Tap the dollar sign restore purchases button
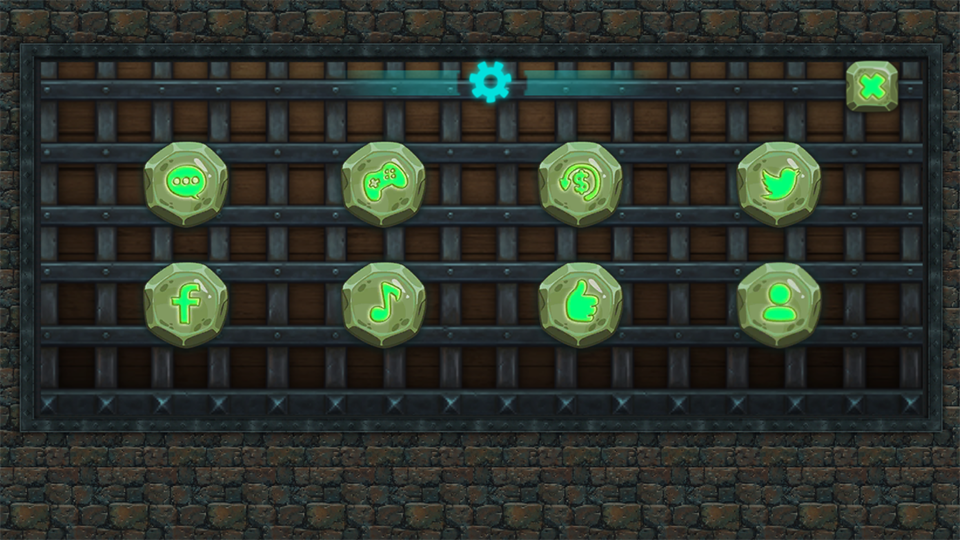Viewport: 960px width, 540px height. (x=581, y=183)
